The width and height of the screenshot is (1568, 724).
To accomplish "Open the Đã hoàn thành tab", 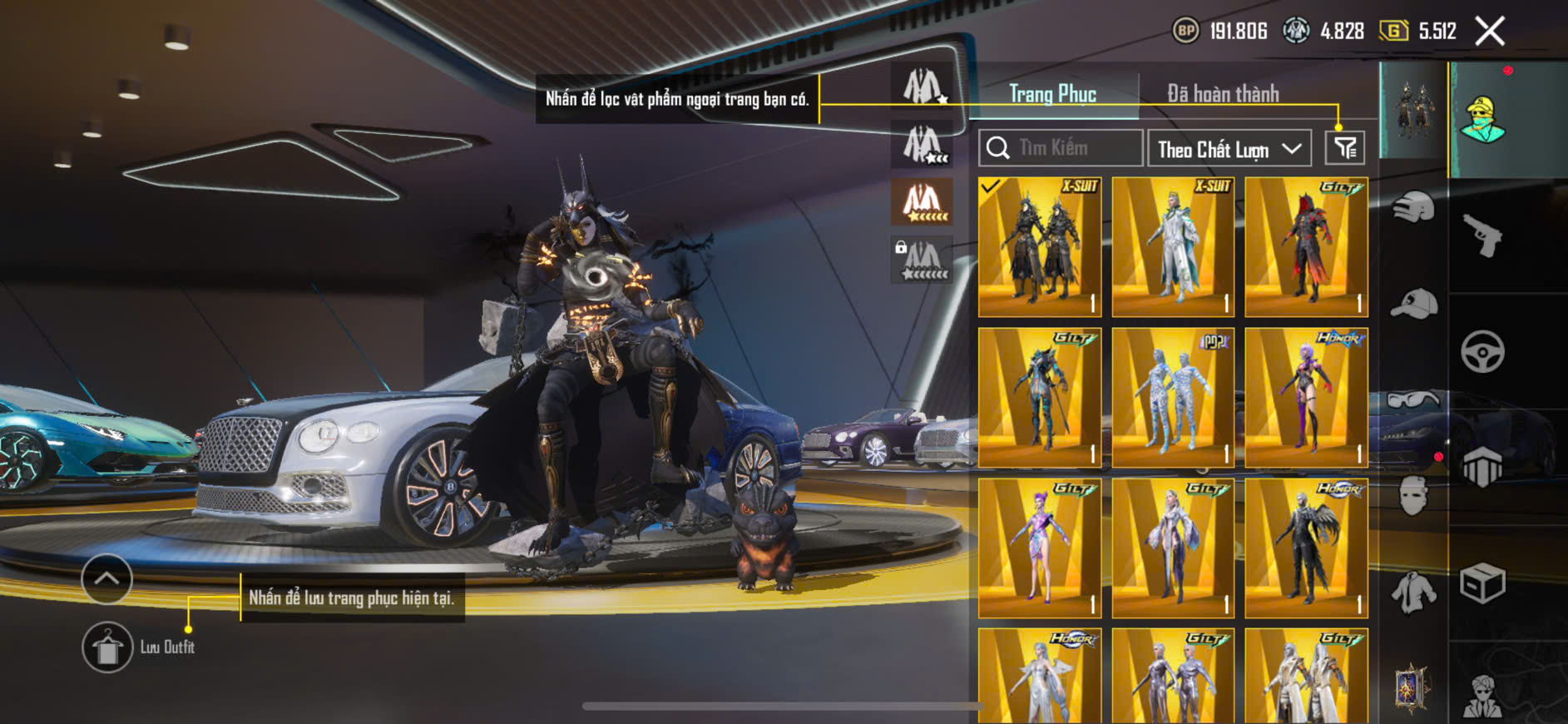I will (x=1222, y=94).
